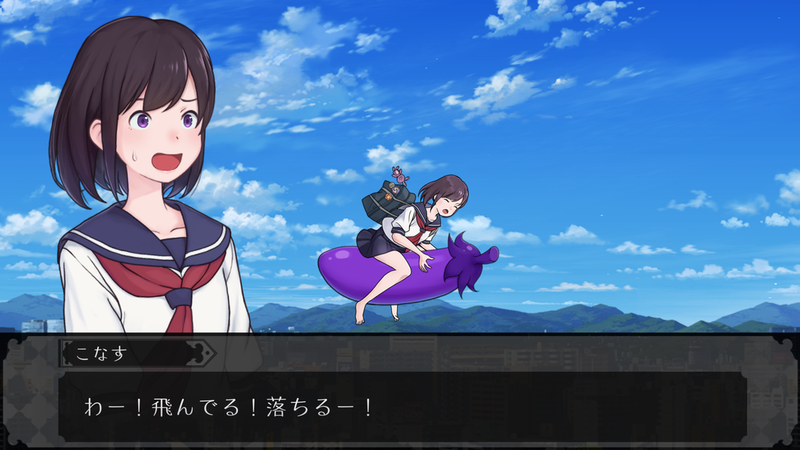Click the dialogue text box to advance
Image resolution: width=800 pixels, height=450 pixels.
pos(400,407)
